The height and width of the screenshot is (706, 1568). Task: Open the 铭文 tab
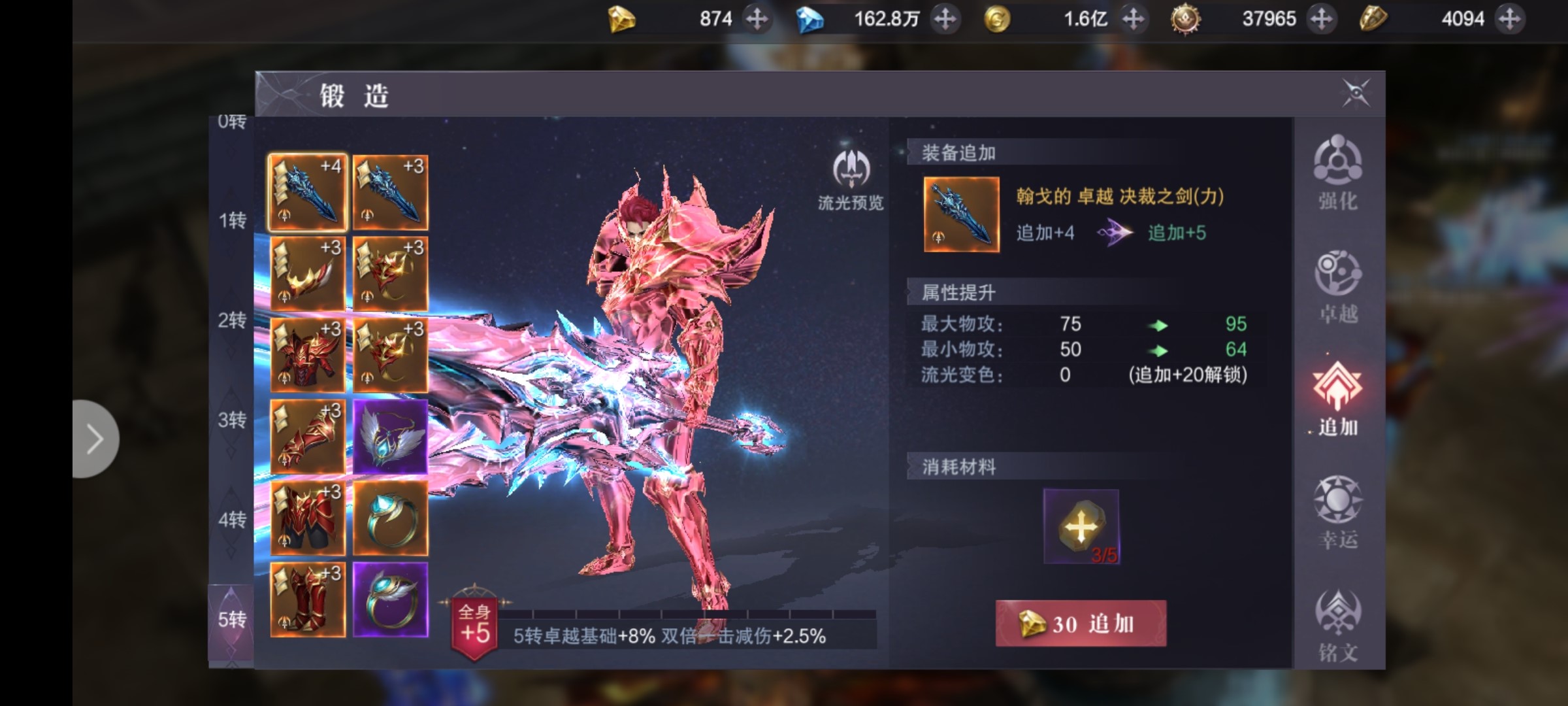click(1337, 626)
